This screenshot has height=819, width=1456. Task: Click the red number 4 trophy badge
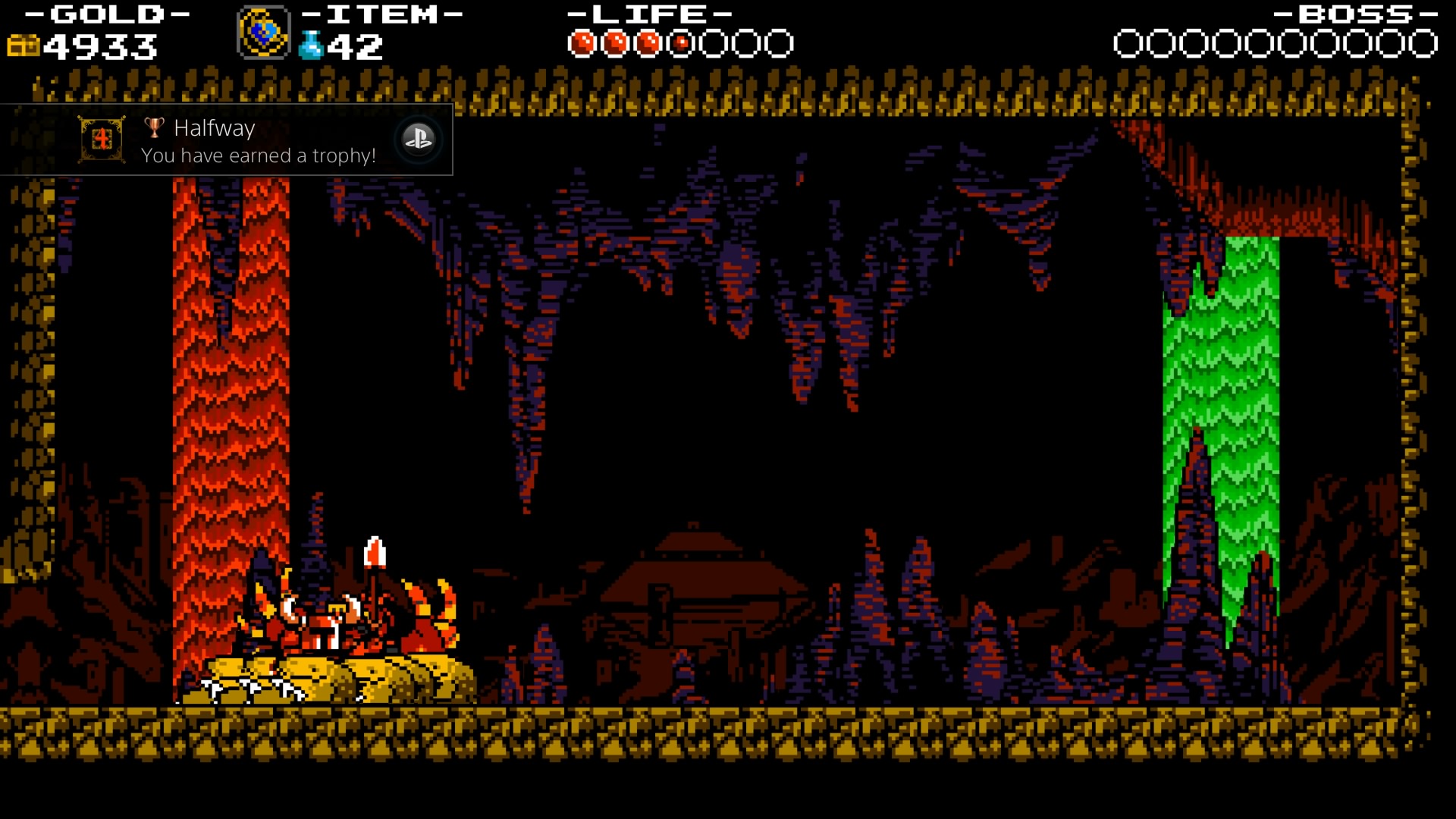(102, 140)
